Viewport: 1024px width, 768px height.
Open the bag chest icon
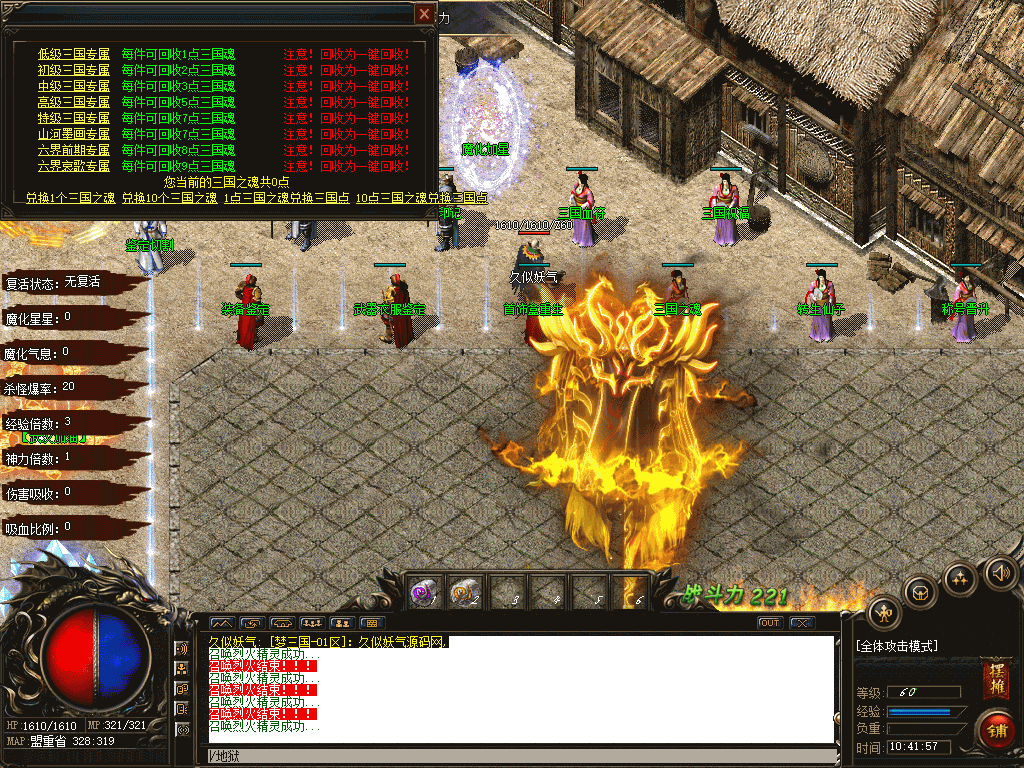[x=919, y=591]
